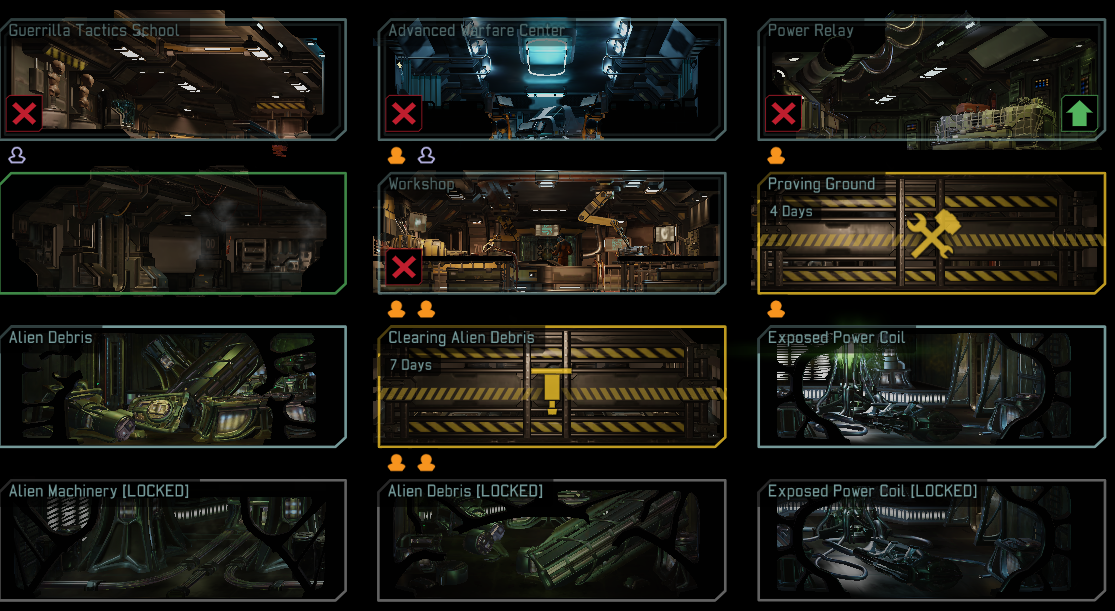Remove the Power Relay facility

click(783, 114)
